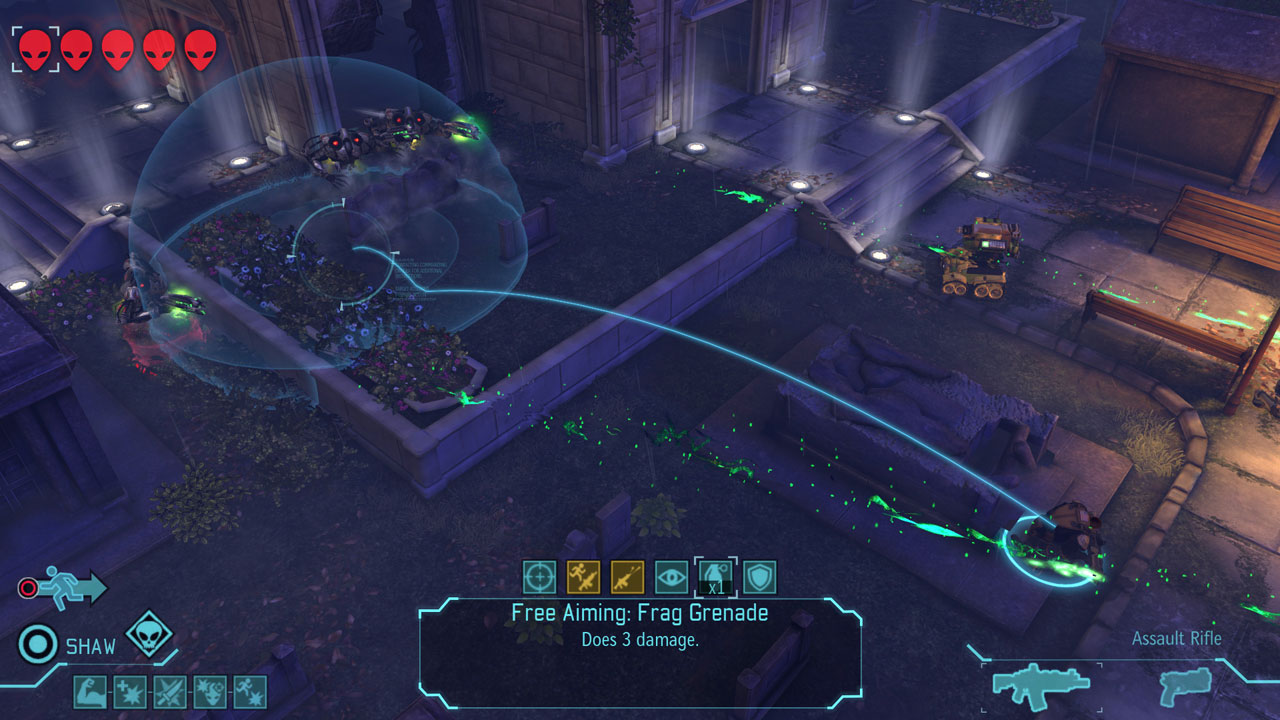Image resolution: width=1280 pixels, height=720 pixels.
Task: Switch to the pistol sidearm icon
Action: pyautogui.click(x=1185, y=683)
